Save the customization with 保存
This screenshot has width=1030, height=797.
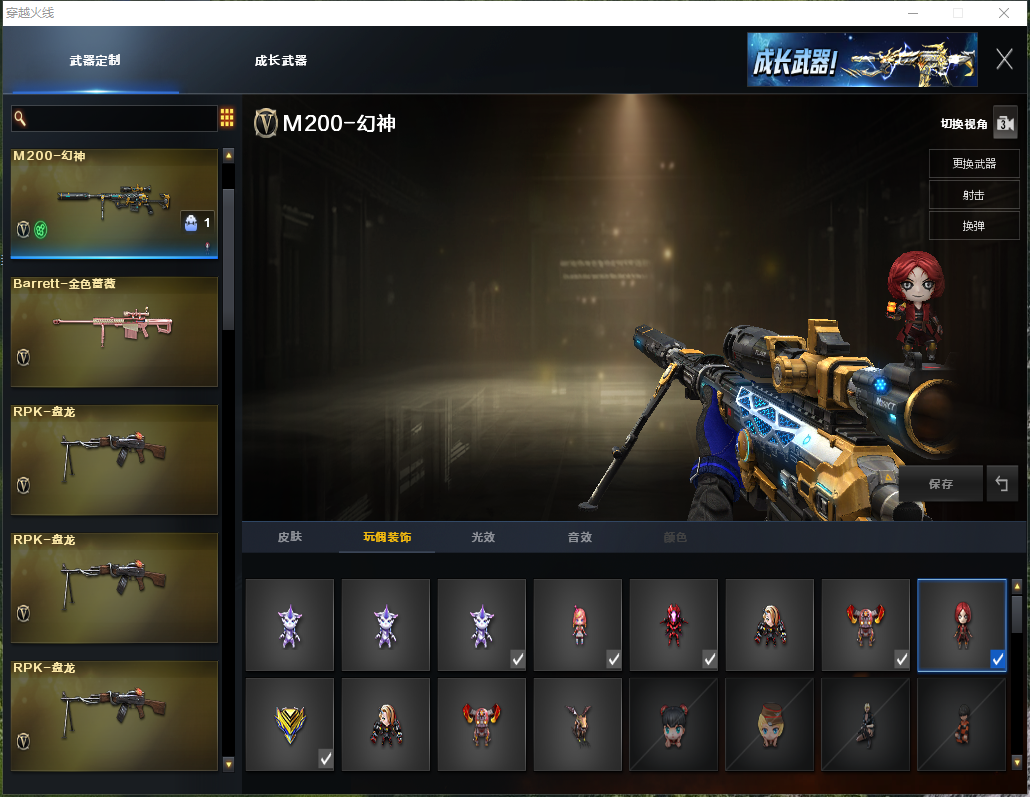[940, 483]
